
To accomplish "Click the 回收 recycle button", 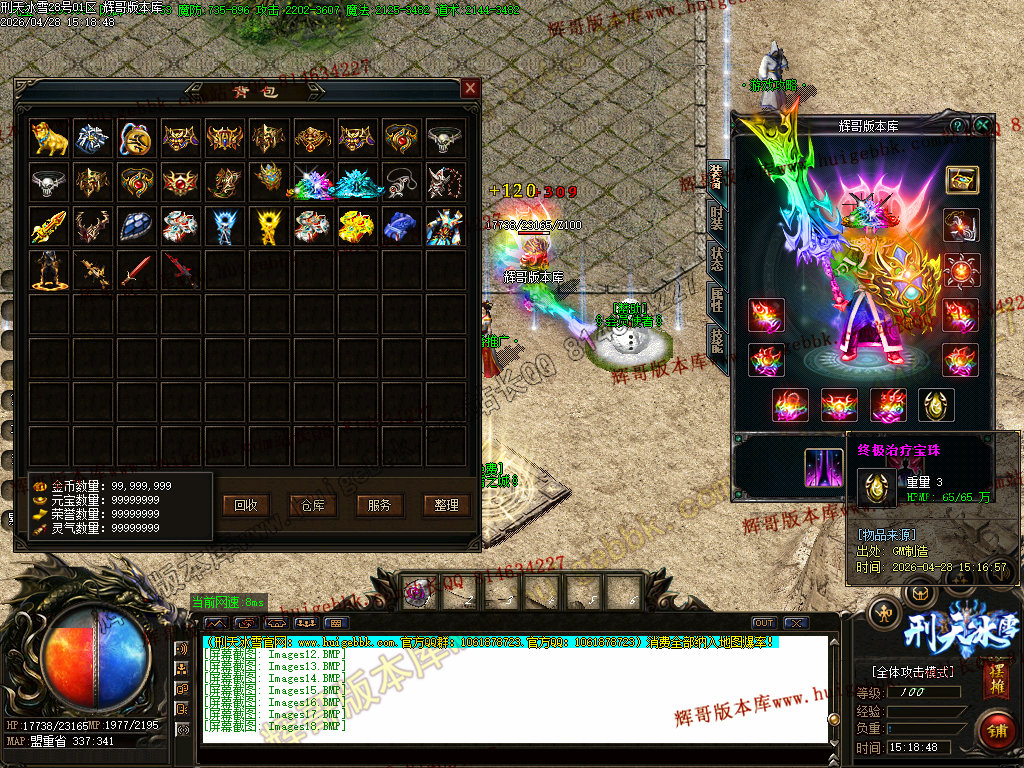I will click(246, 506).
